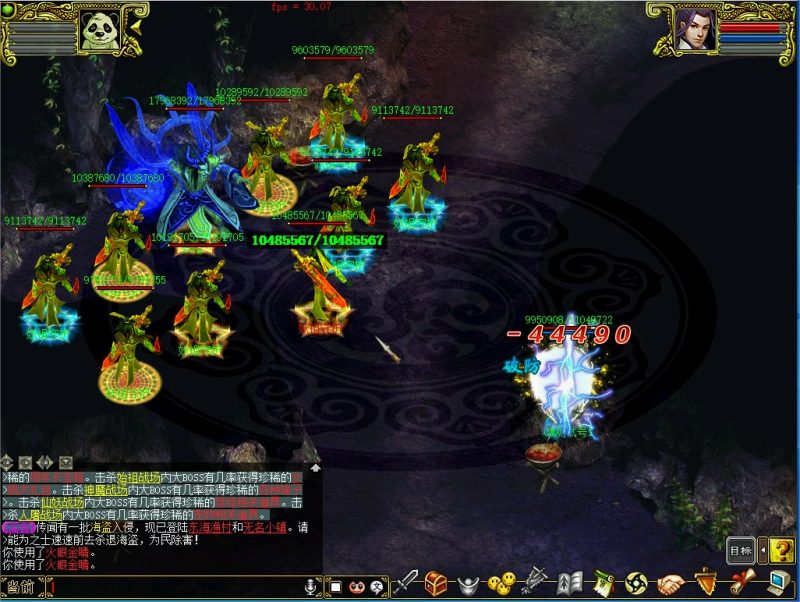This screenshot has height=602, width=800.
Task: Open the sword attack menu icon
Action: click(408, 582)
